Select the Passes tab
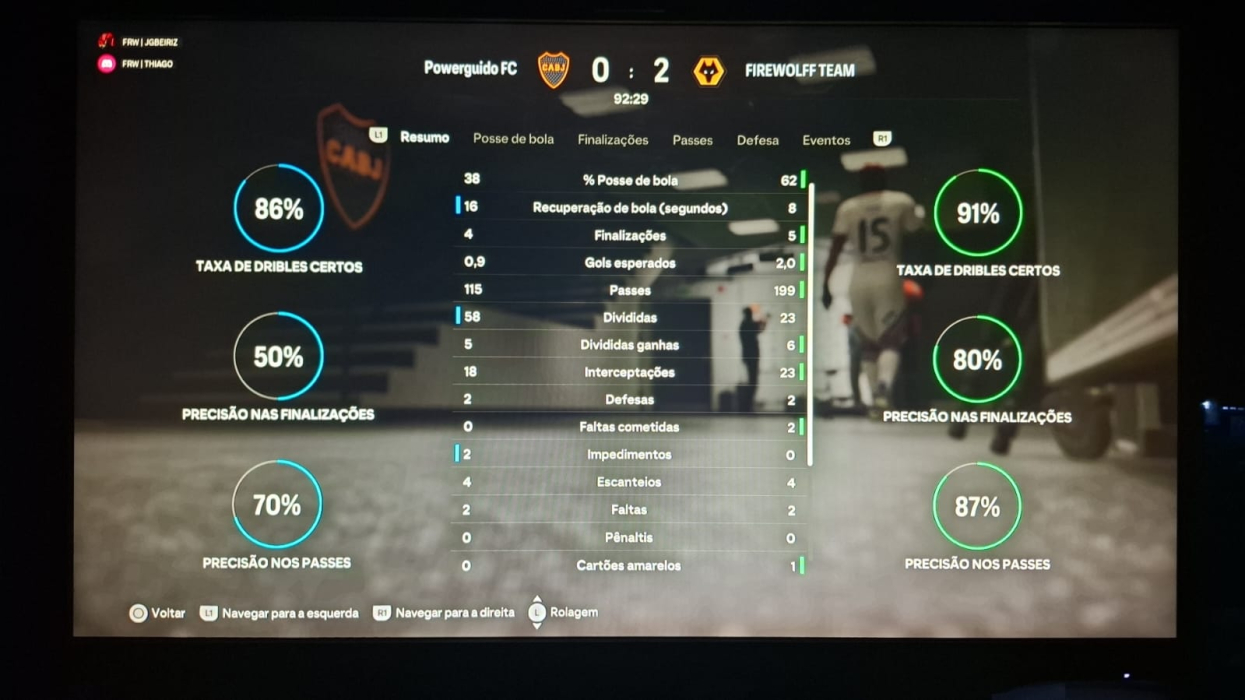Viewport: 1245px width, 700px height. click(x=692, y=140)
